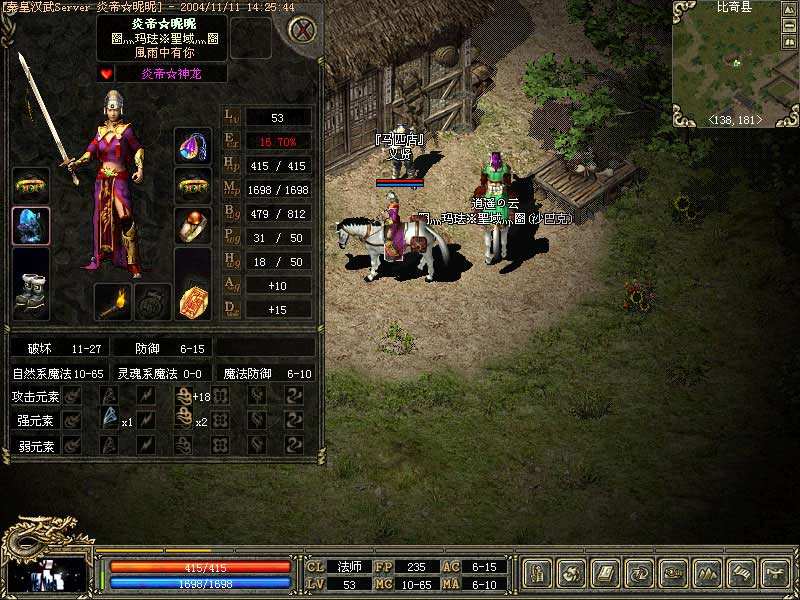800x600 pixels.
Task: Click the swirl icon toolbar button
Action: (x=572, y=573)
